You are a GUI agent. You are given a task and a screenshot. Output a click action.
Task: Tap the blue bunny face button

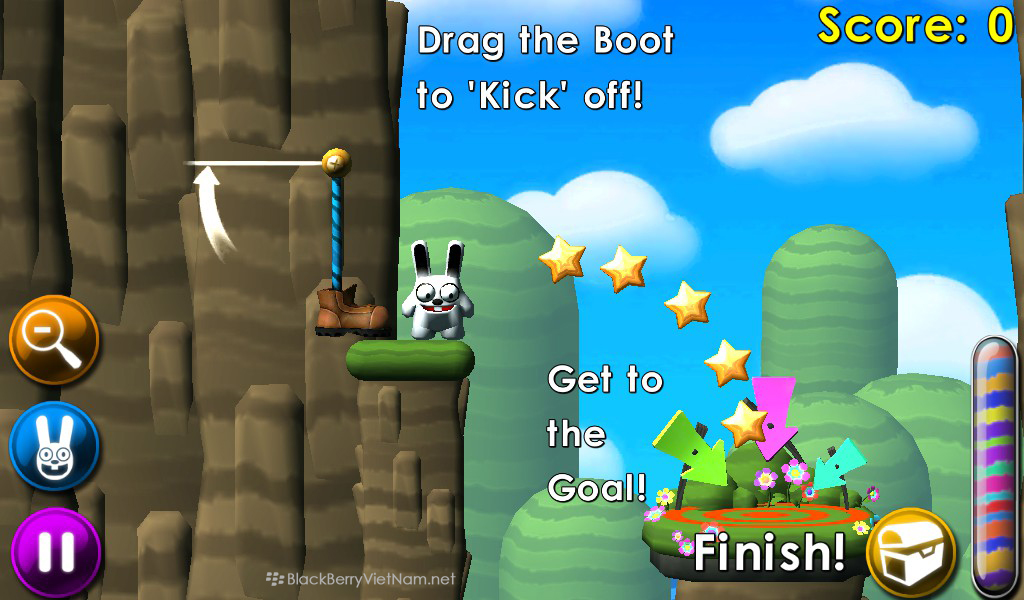tap(54, 447)
